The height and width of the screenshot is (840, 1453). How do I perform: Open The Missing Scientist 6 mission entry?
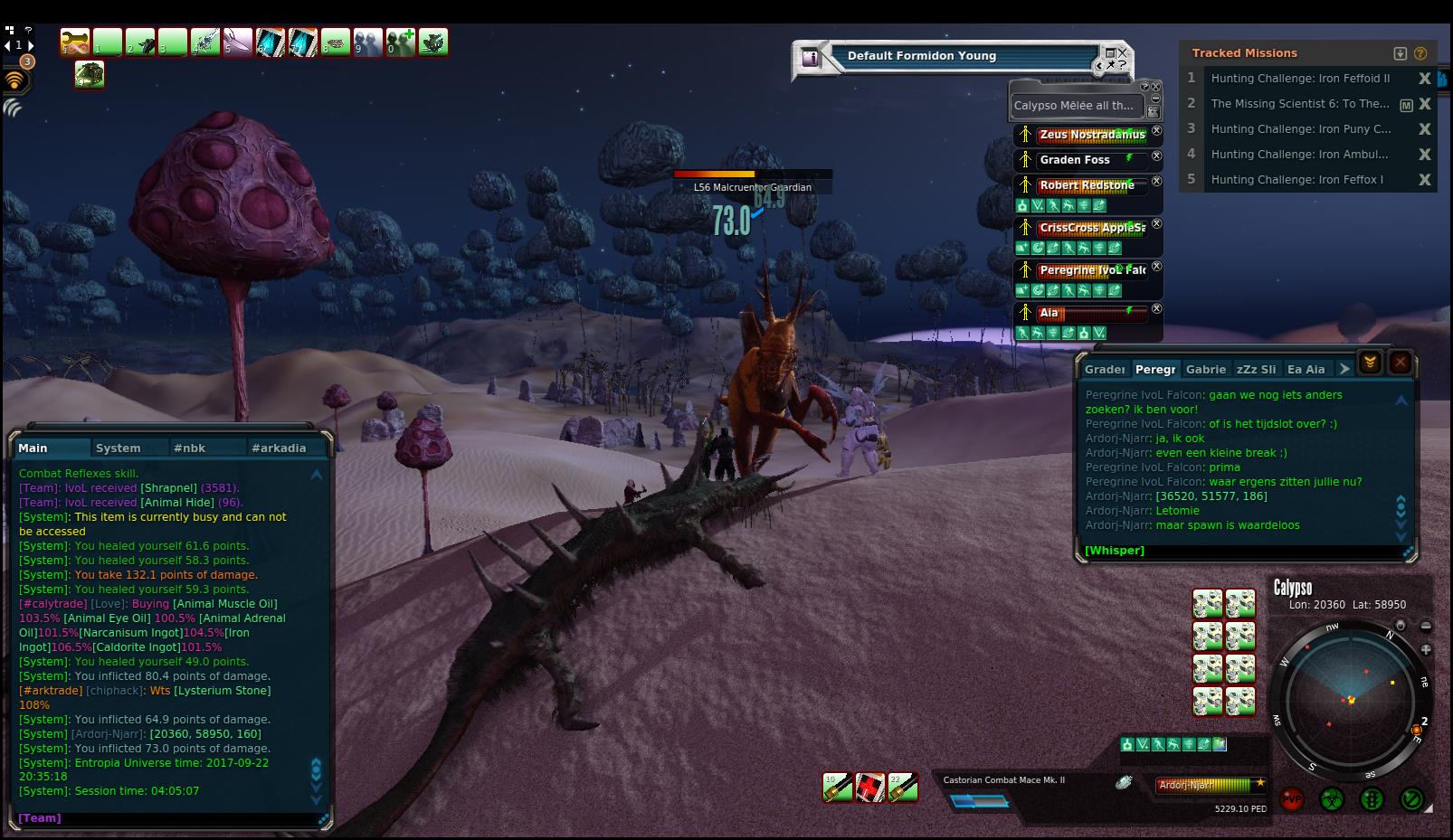pos(1299,104)
